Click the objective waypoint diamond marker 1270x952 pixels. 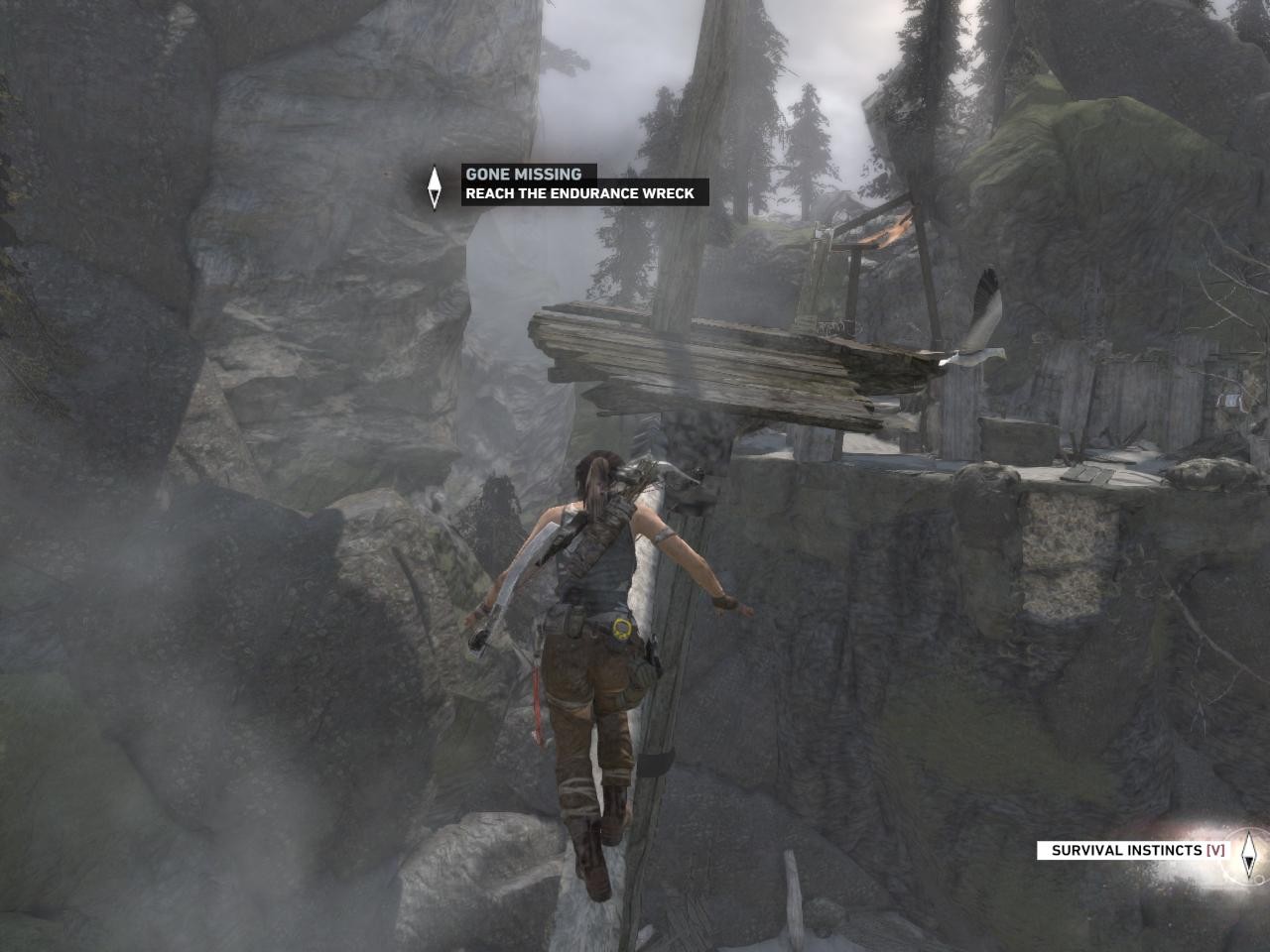(434, 185)
